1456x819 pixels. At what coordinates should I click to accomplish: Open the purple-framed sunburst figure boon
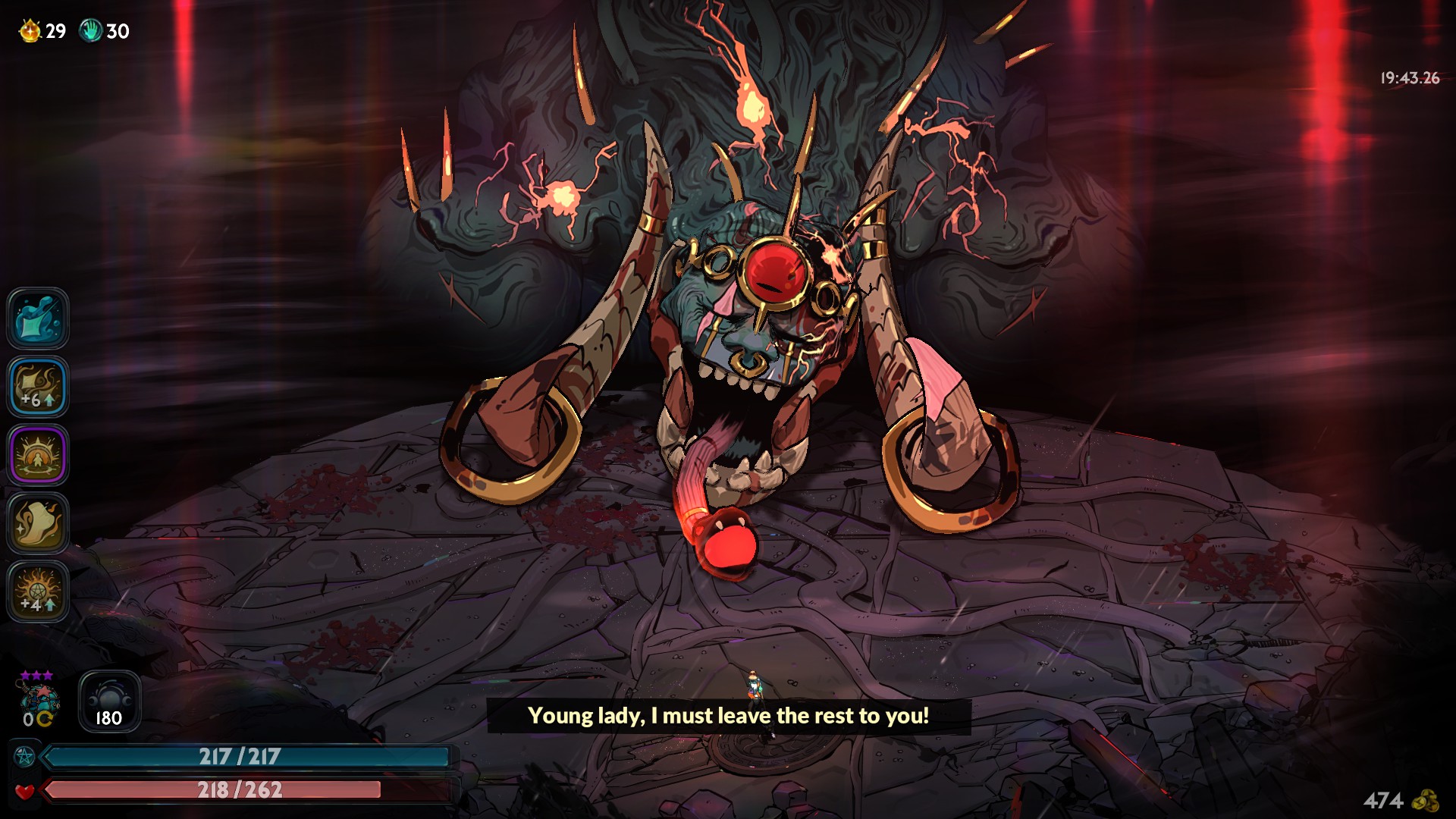(x=38, y=455)
